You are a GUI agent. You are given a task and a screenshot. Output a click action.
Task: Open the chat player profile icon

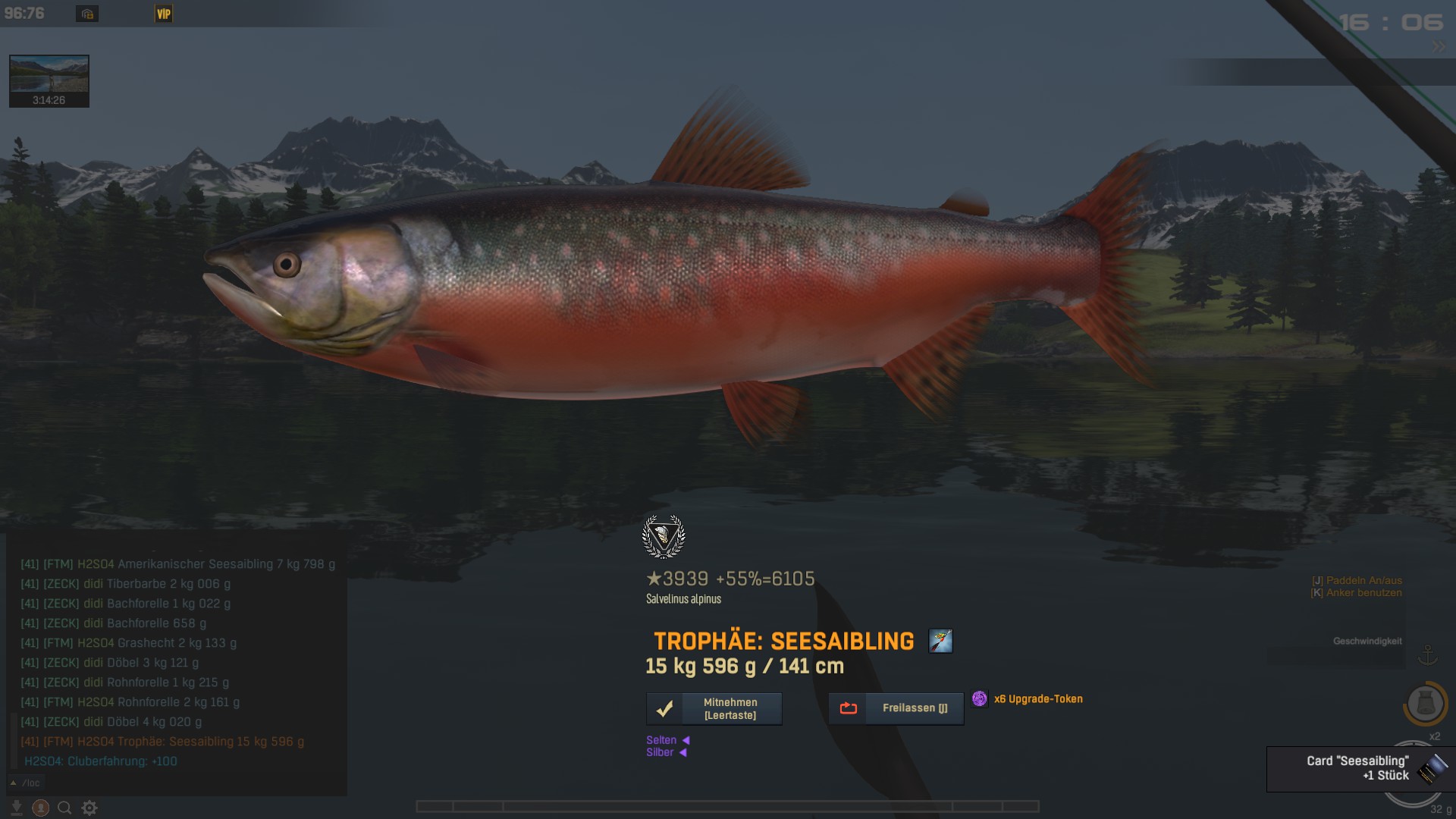pyautogui.click(x=41, y=808)
